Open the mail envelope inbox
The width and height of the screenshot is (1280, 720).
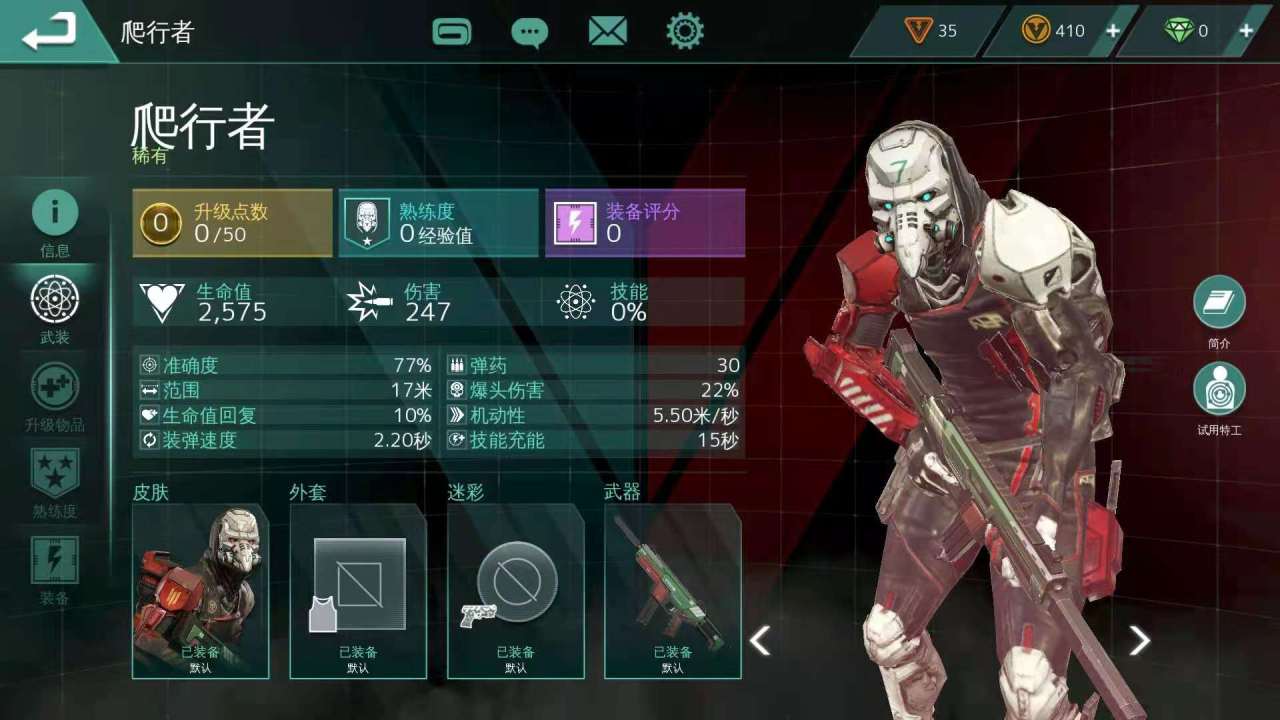pos(607,32)
